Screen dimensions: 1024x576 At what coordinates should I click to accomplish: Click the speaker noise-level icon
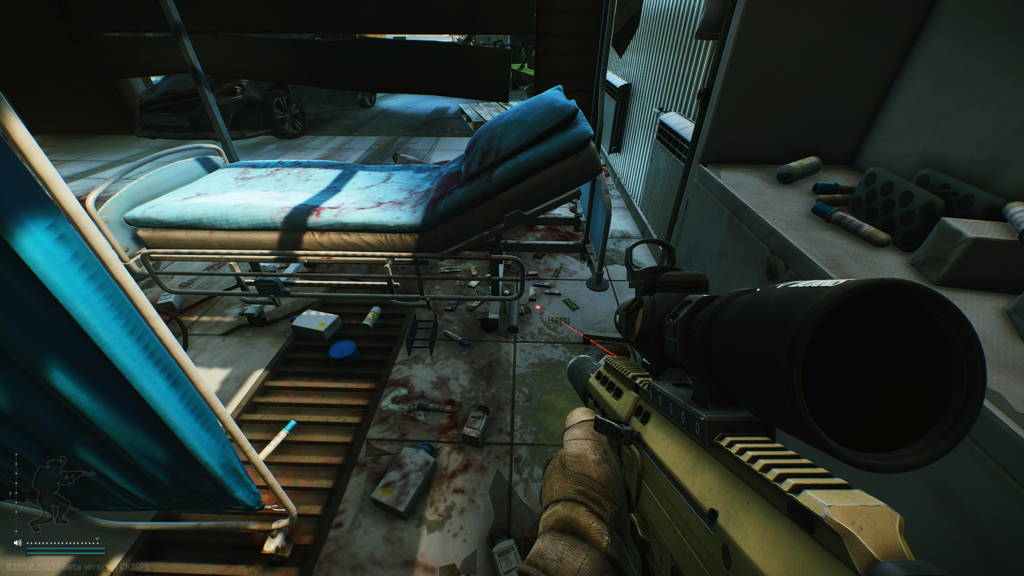coord(17,543)
